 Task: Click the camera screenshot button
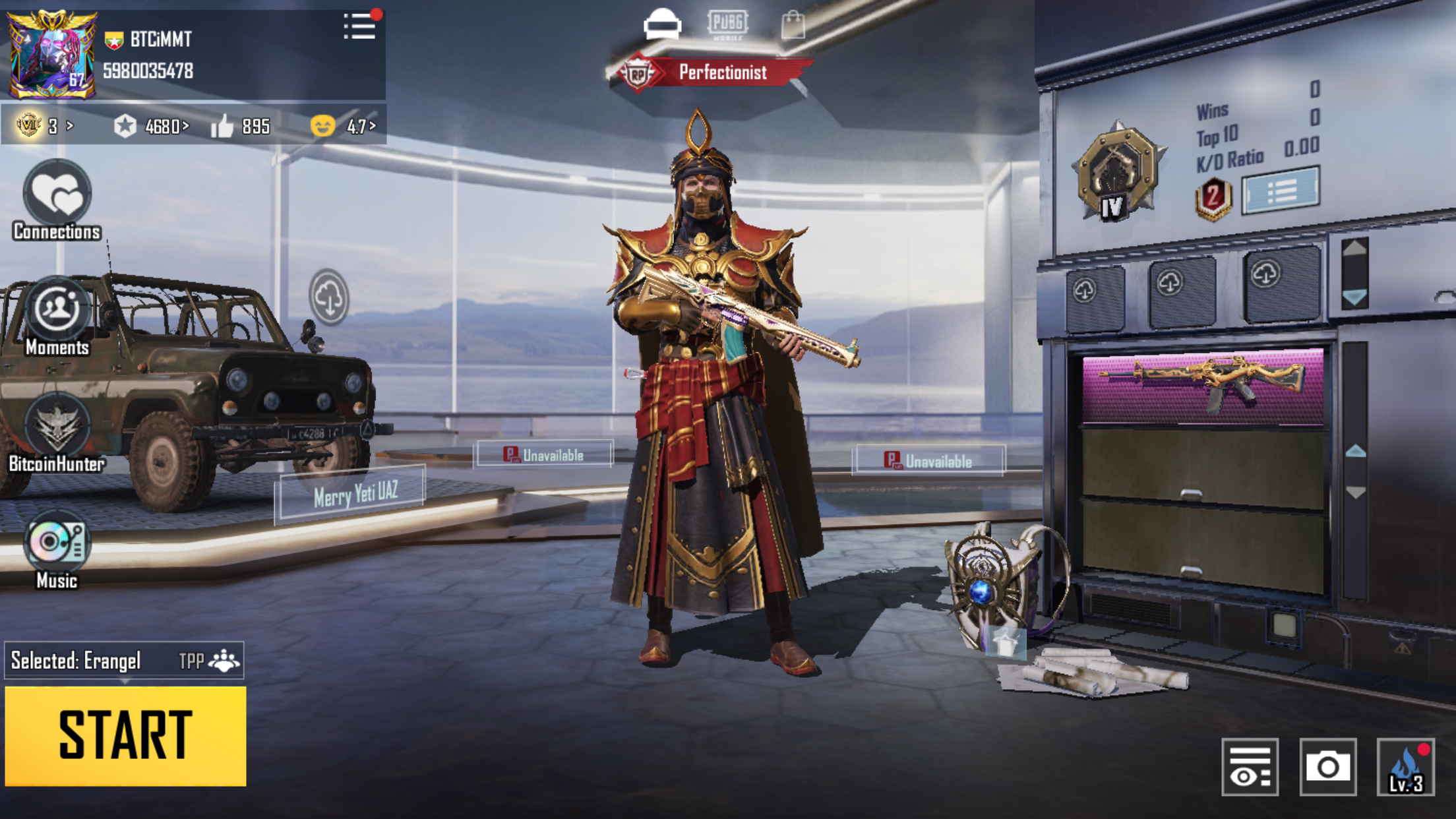pos(1327,767)
